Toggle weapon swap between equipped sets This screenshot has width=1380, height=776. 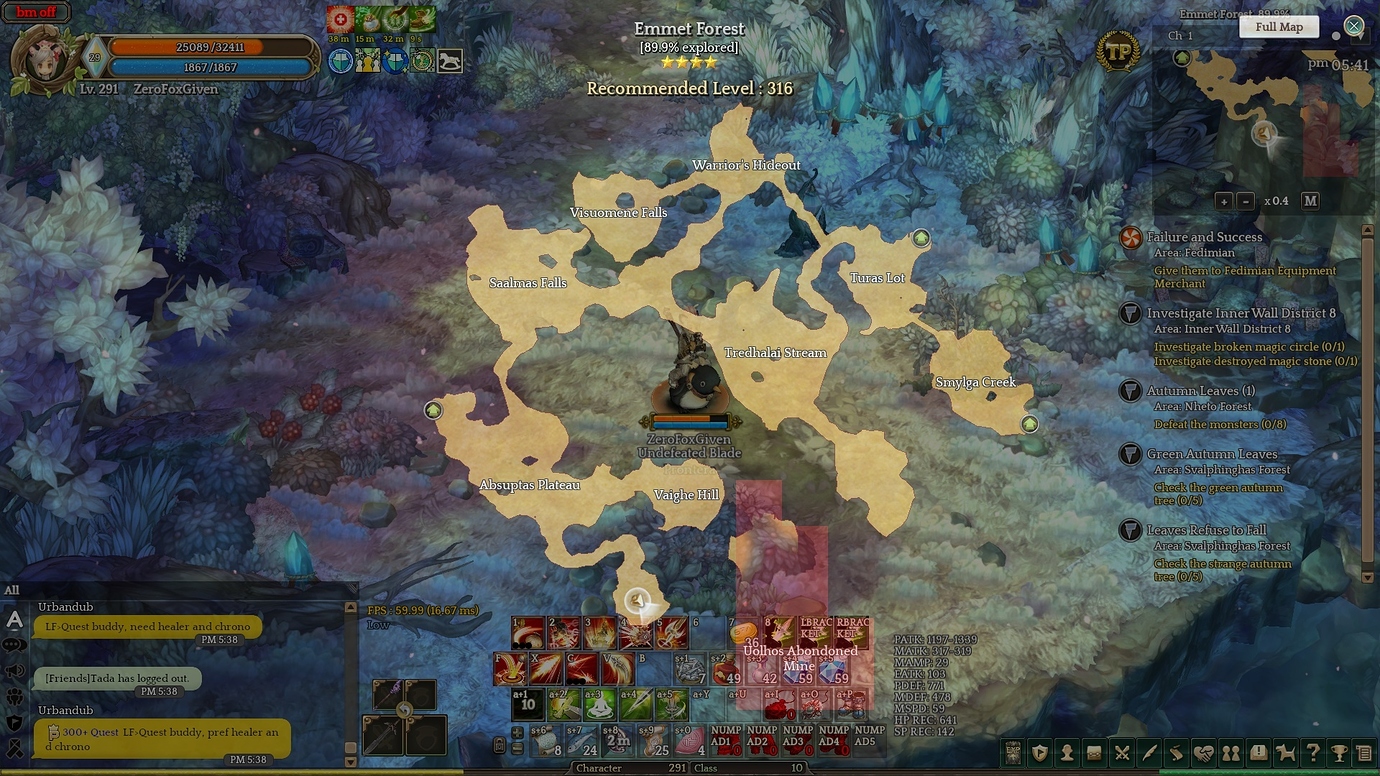tap(405, 710)
